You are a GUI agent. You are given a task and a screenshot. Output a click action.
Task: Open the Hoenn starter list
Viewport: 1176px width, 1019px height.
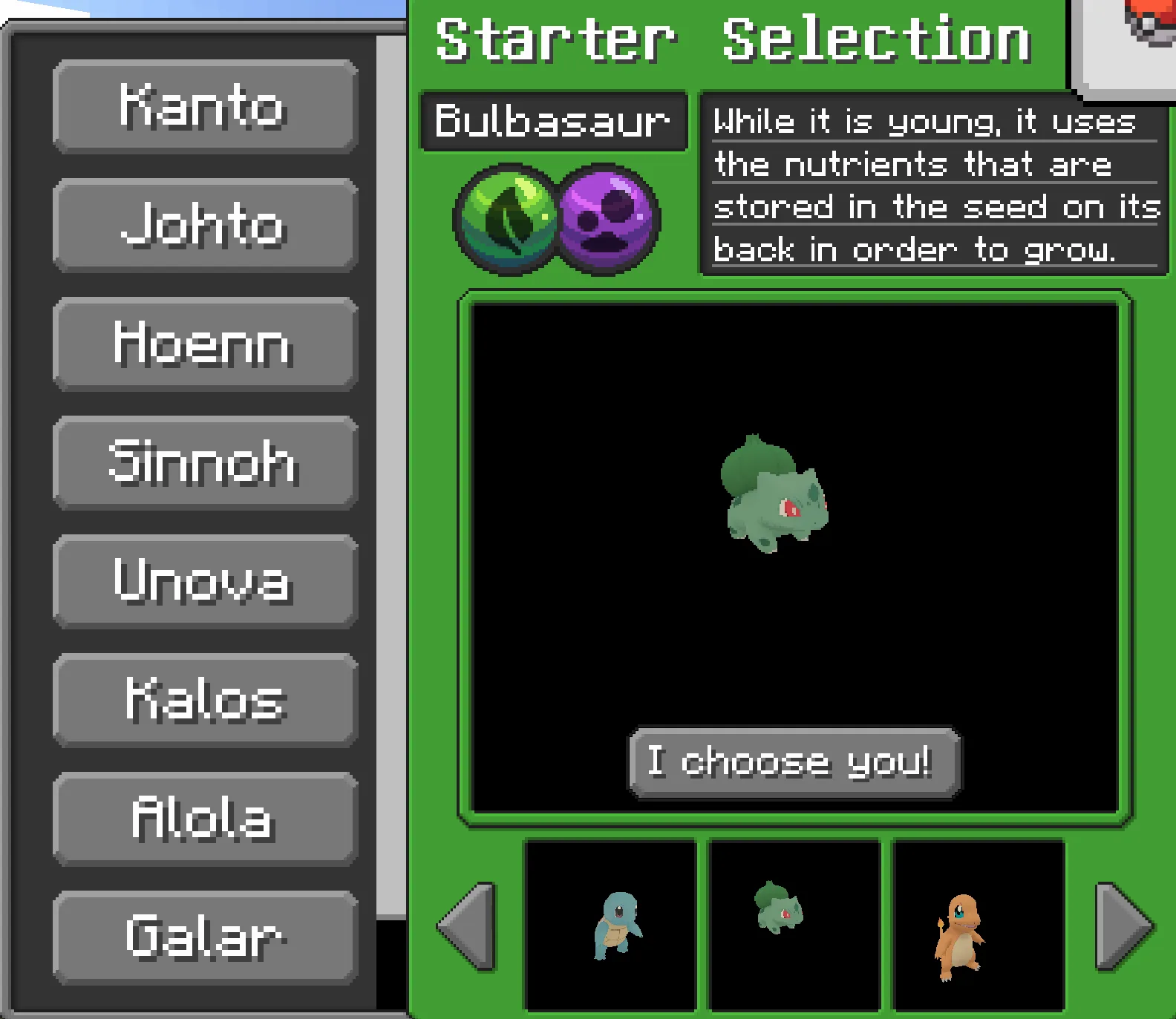pyautogui.click(x=203, y=344)
